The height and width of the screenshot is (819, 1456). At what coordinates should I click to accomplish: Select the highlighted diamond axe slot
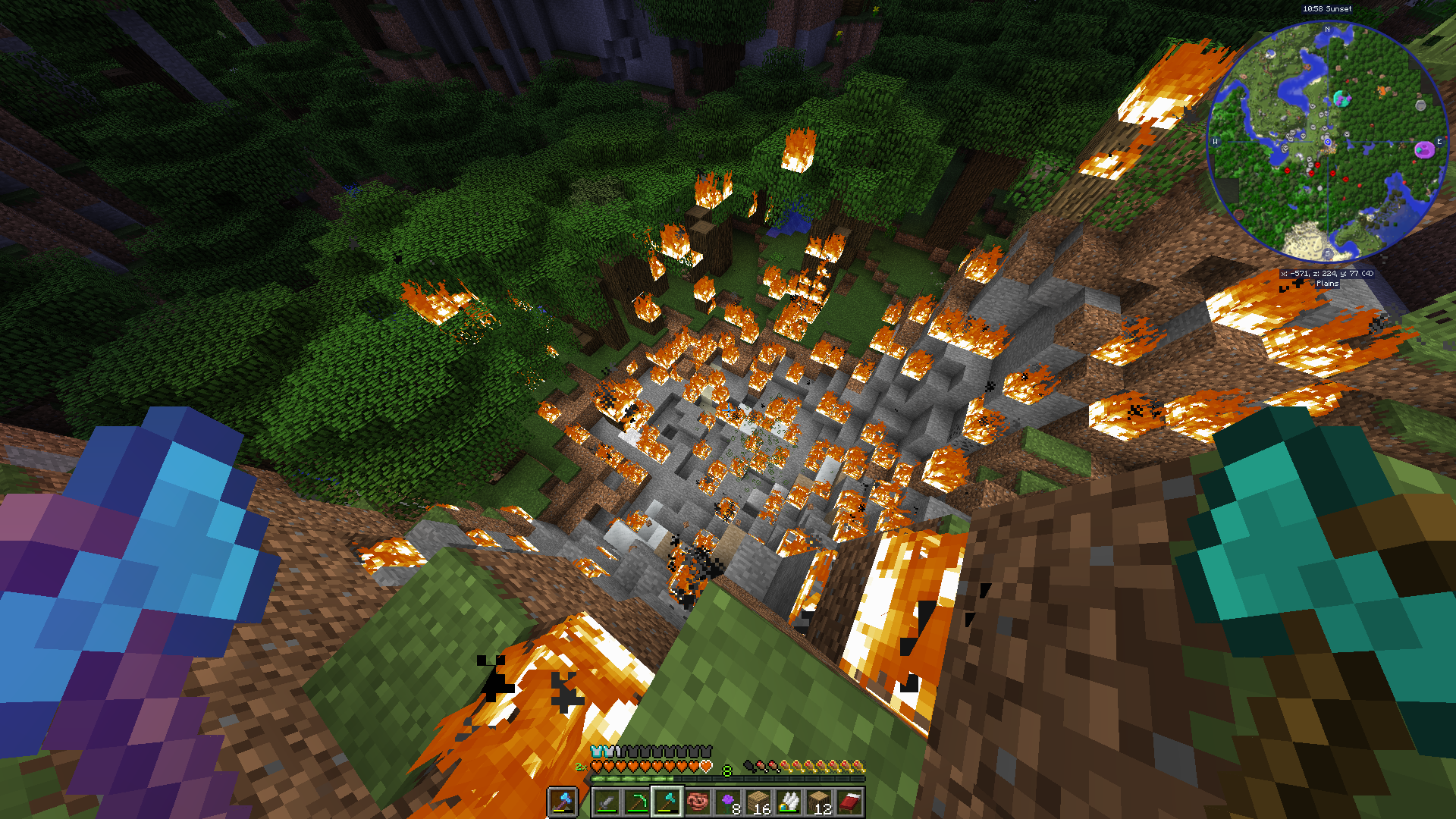[x=667, y=800]
